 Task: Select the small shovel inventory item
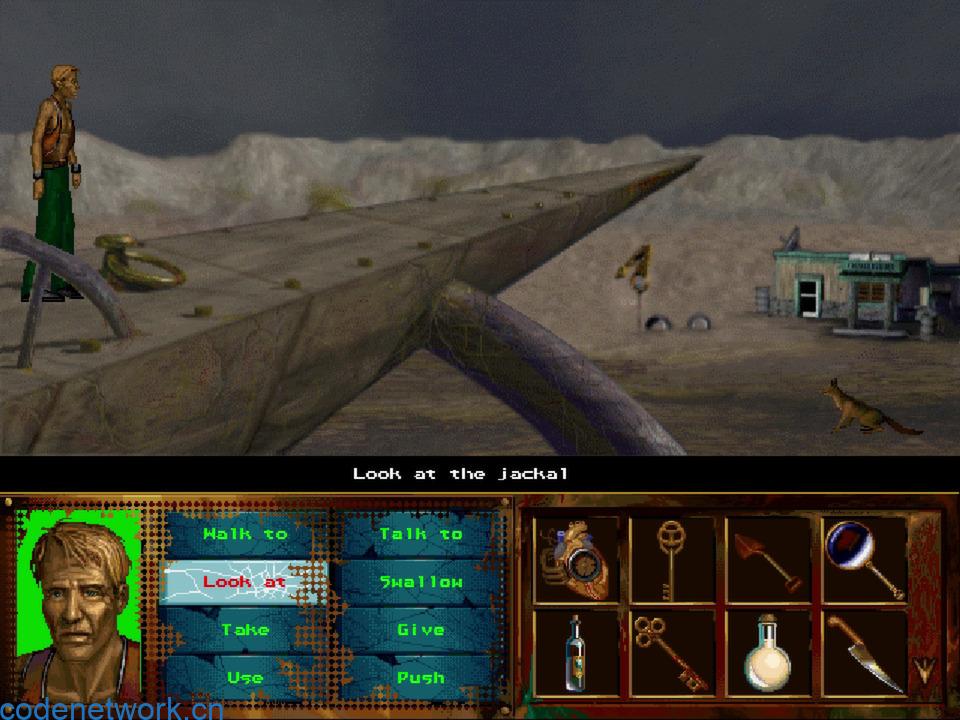768,560
